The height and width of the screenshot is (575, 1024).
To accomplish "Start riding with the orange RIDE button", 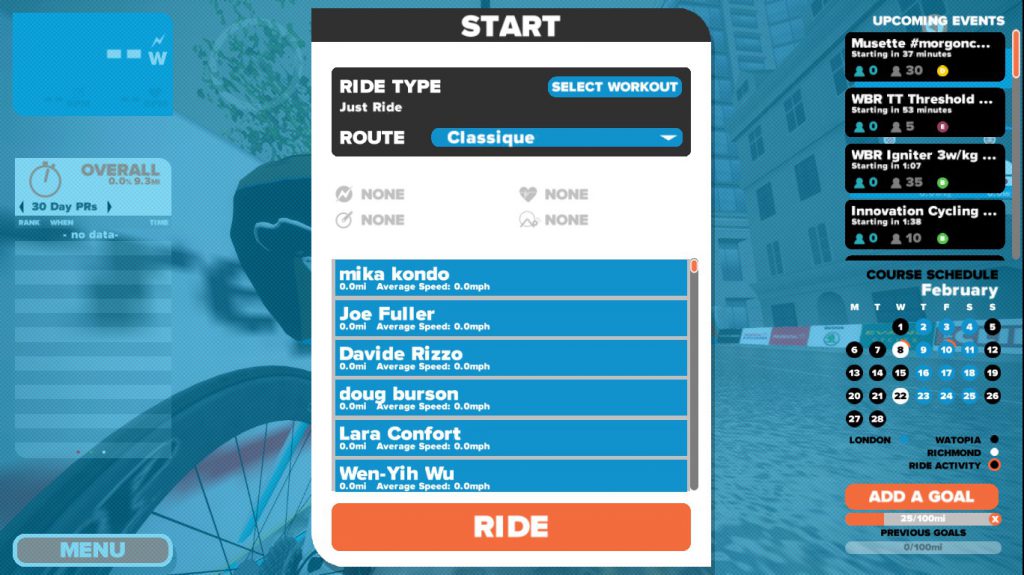I will point(511,527).
